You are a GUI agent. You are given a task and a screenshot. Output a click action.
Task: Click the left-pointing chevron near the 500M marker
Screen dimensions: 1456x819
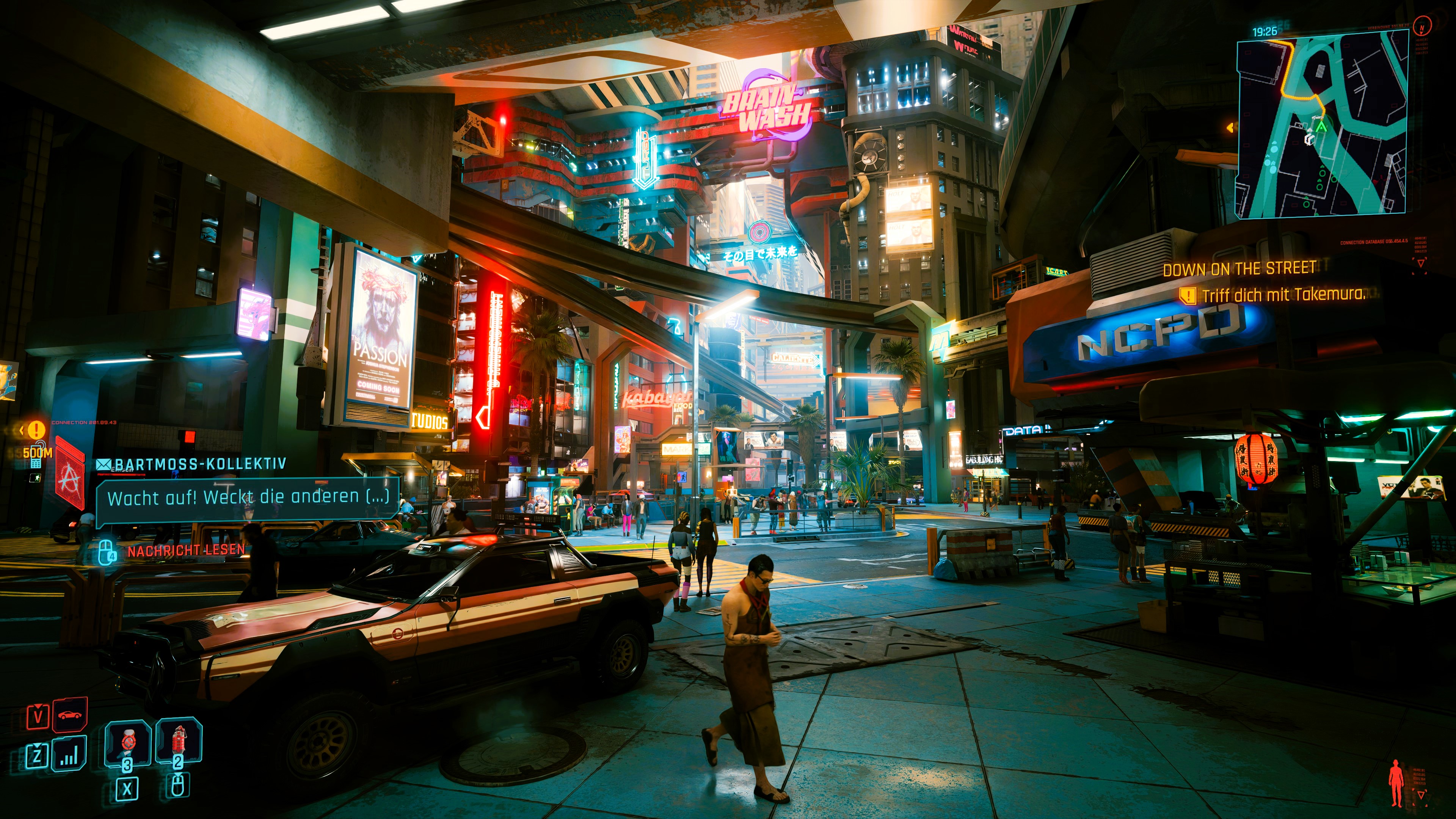click(x=23, y=430)
